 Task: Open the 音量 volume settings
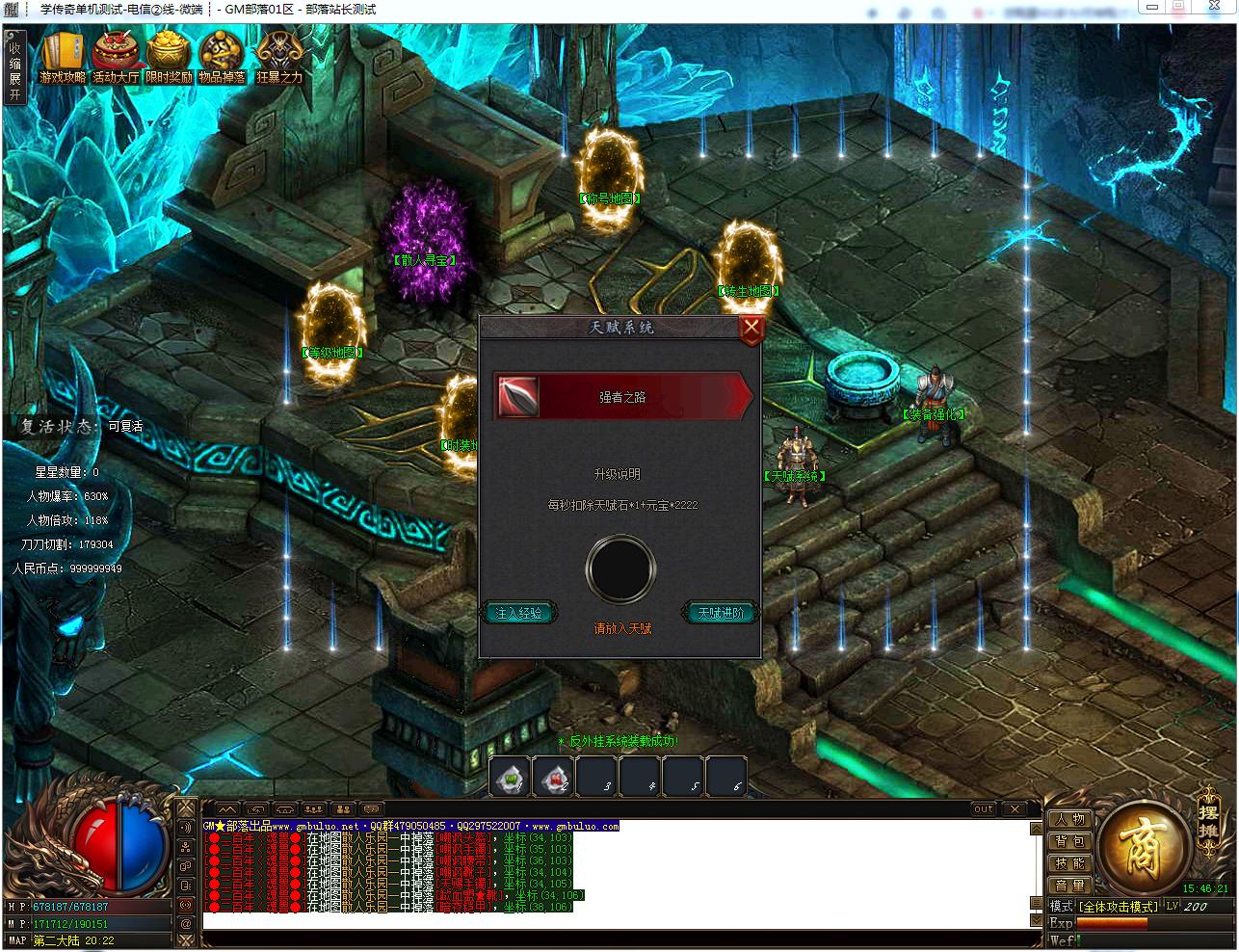(1069, 886)
